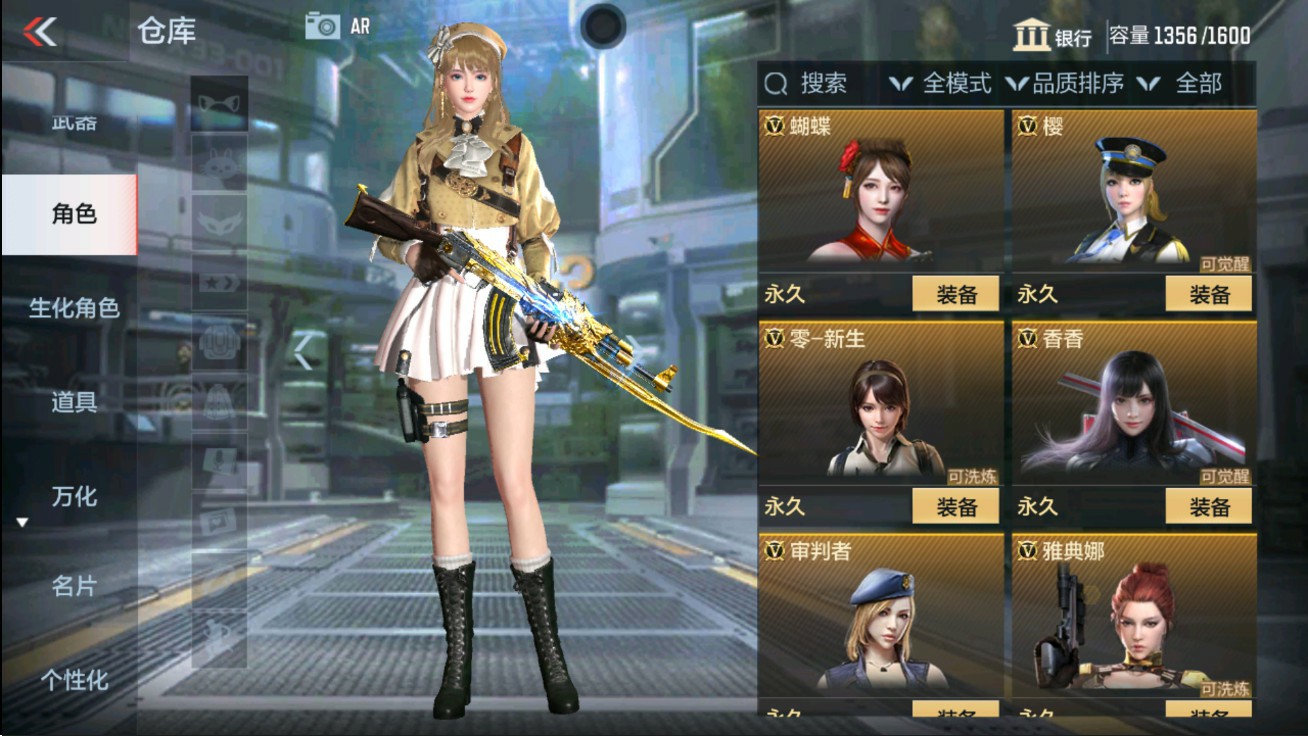The image size is (1308, 736).
Task: Equip 樱 by pressing her 装备 button
Action: coord(1211,293)
